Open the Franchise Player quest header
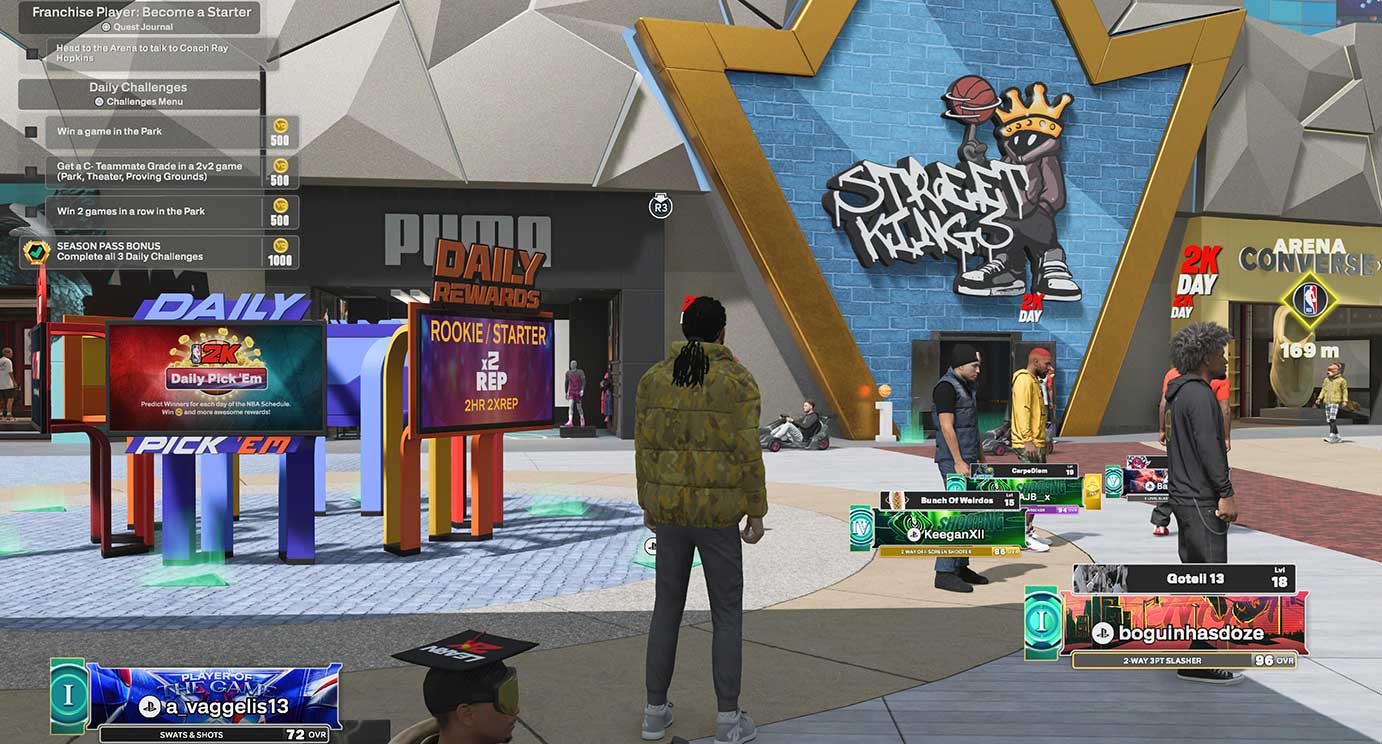 (x=139, y=17)
